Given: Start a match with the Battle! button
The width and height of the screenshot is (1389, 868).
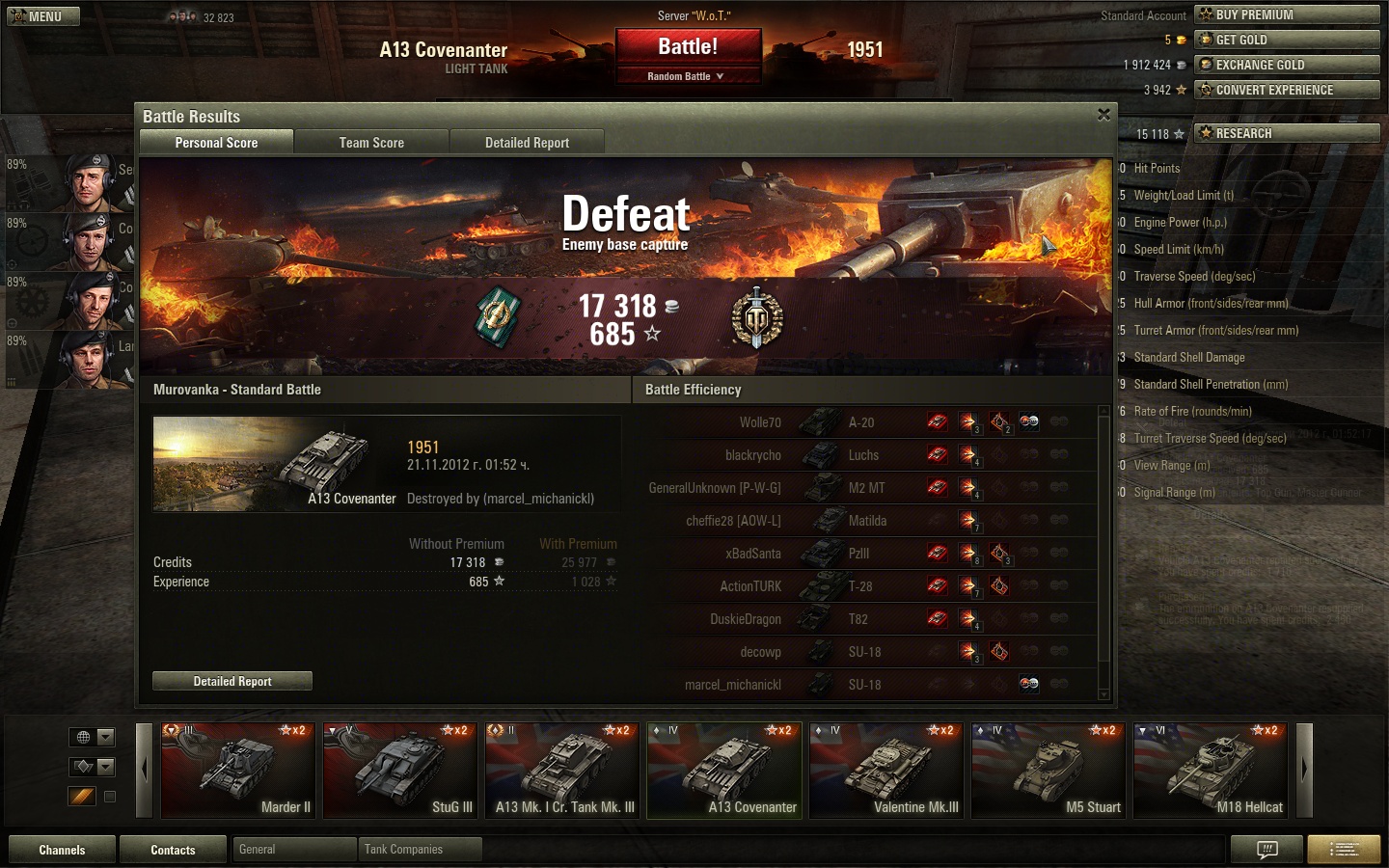Looking at the screenshot, I should coord(688,47).
